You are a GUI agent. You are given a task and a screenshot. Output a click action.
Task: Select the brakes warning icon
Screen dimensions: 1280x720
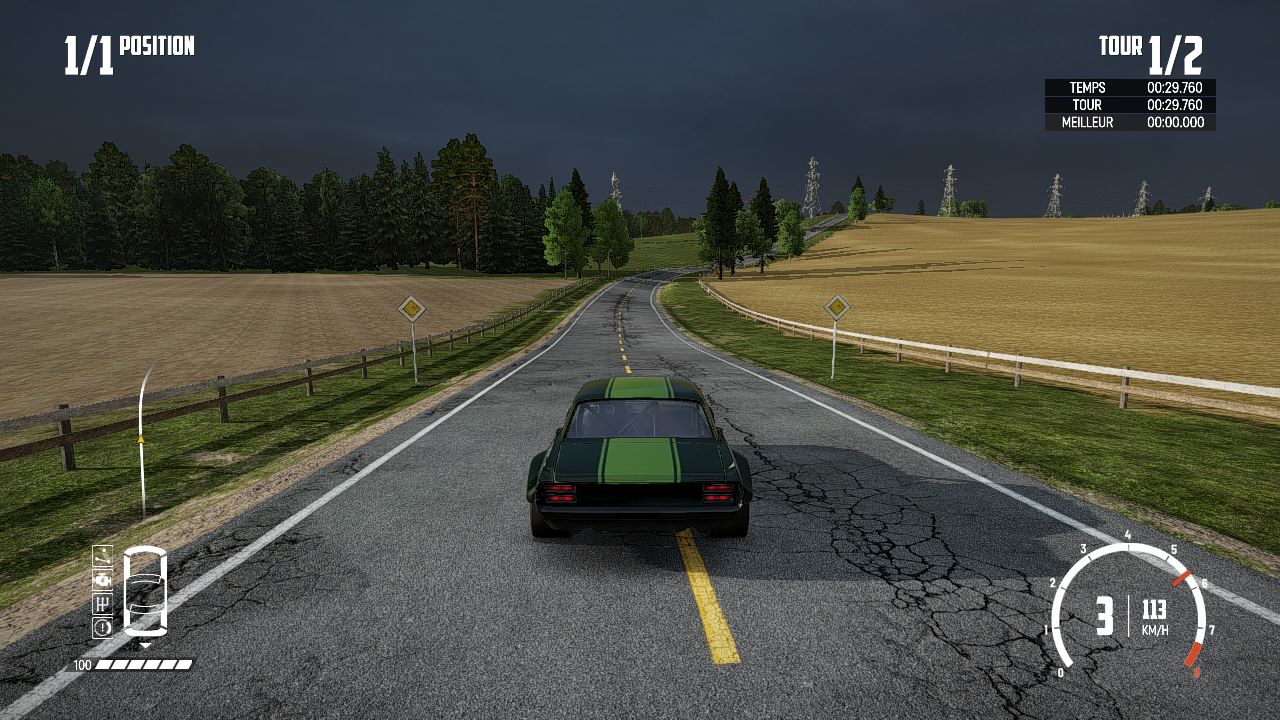click(101, 628)
